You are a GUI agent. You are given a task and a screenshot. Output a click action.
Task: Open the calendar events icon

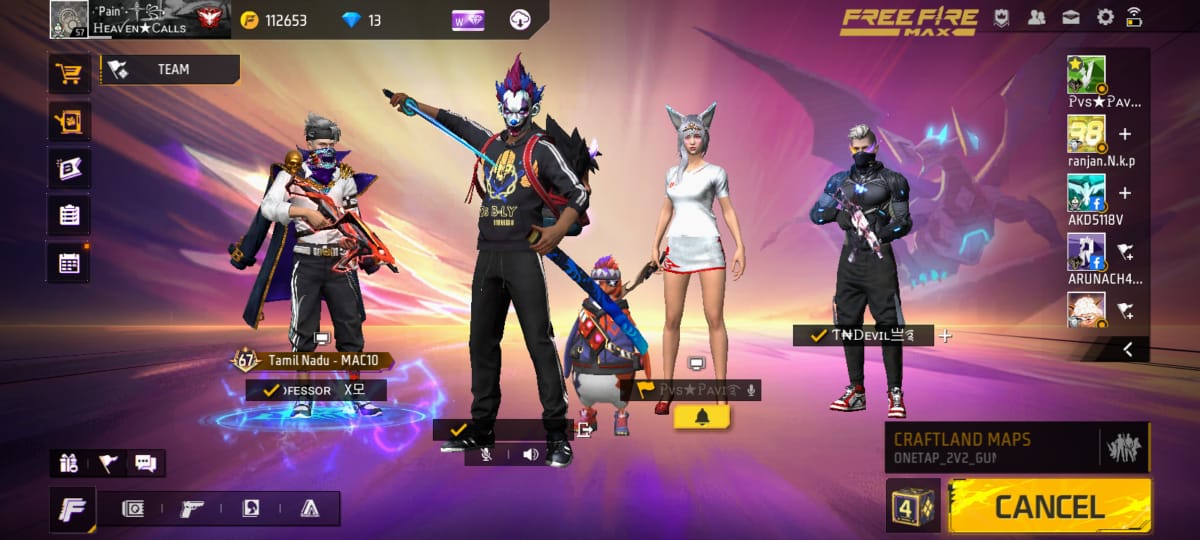[x=69, y=262]
